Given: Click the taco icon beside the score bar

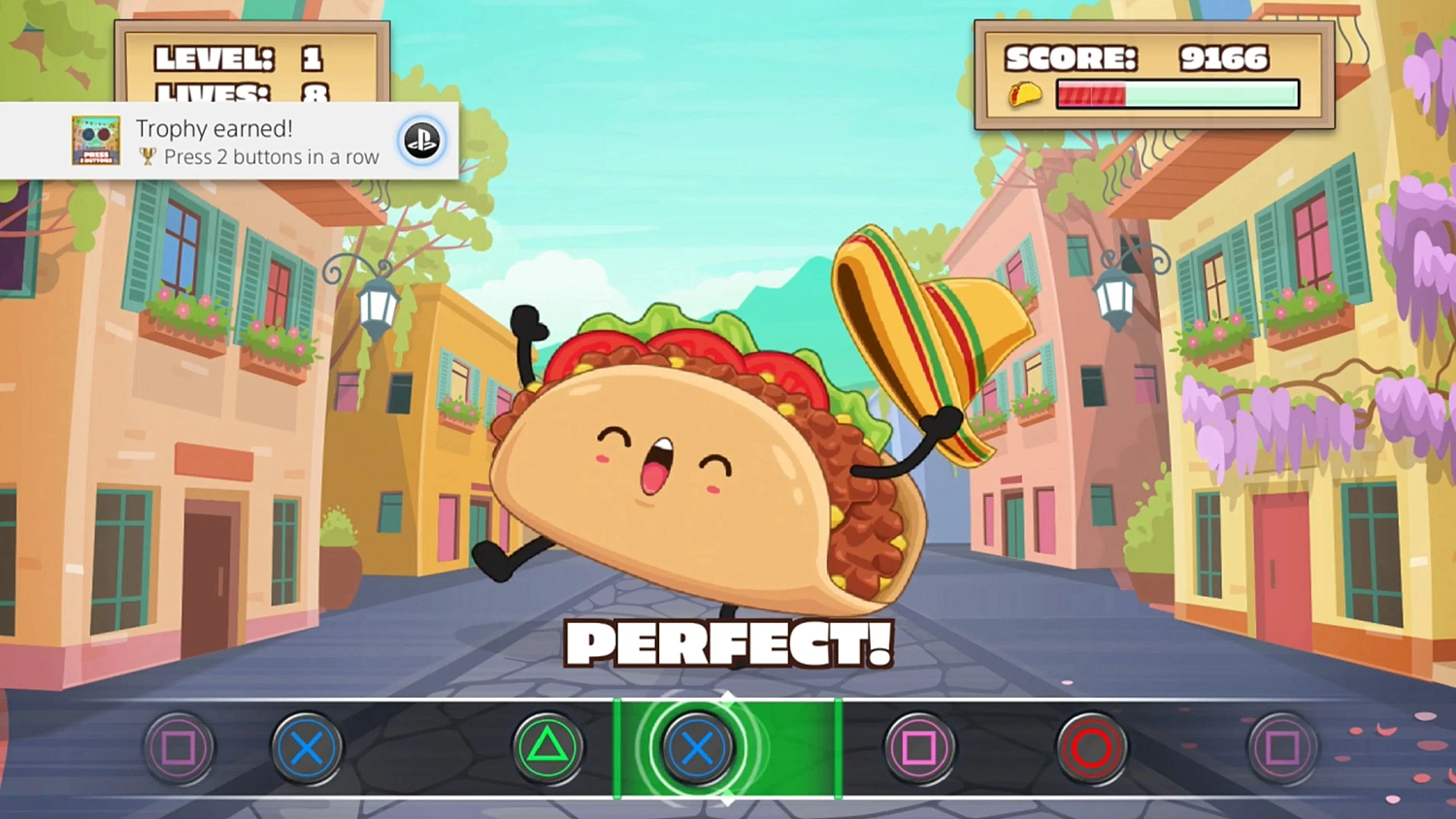Looking at the screenshot, I should pos(1023,93).
